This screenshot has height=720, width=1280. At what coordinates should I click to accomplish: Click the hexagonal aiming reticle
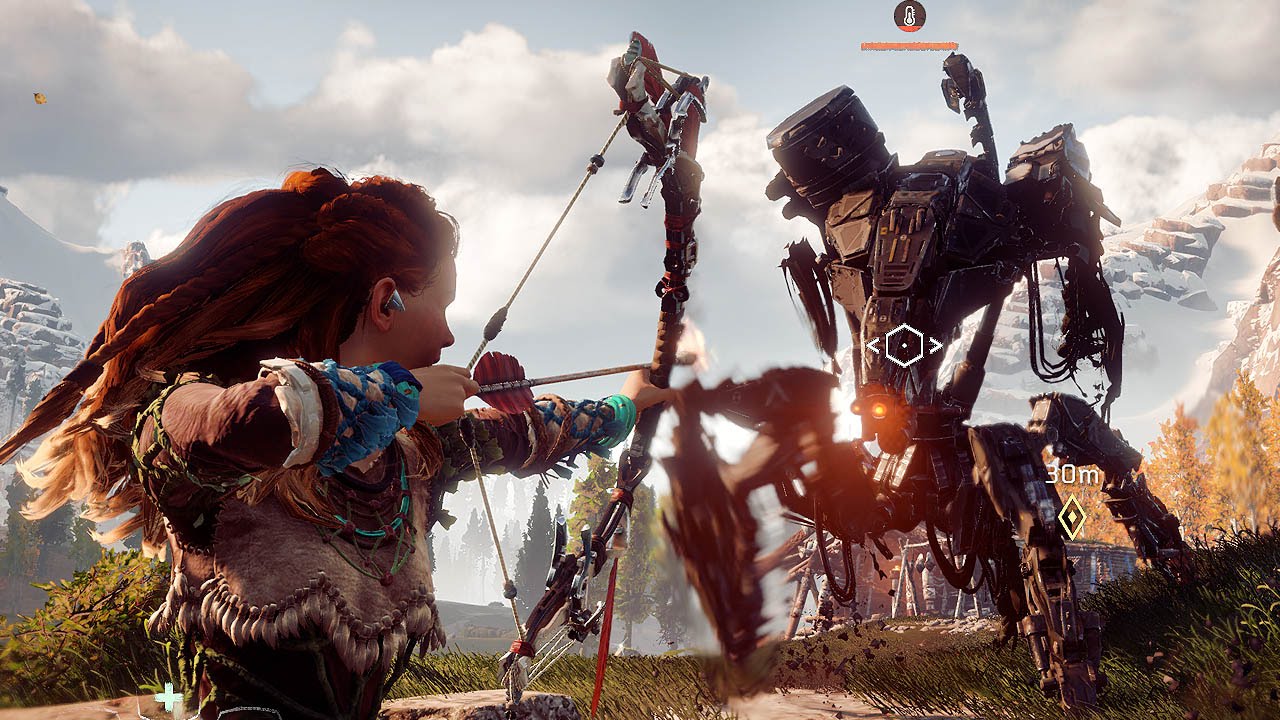tap(904, 346)
